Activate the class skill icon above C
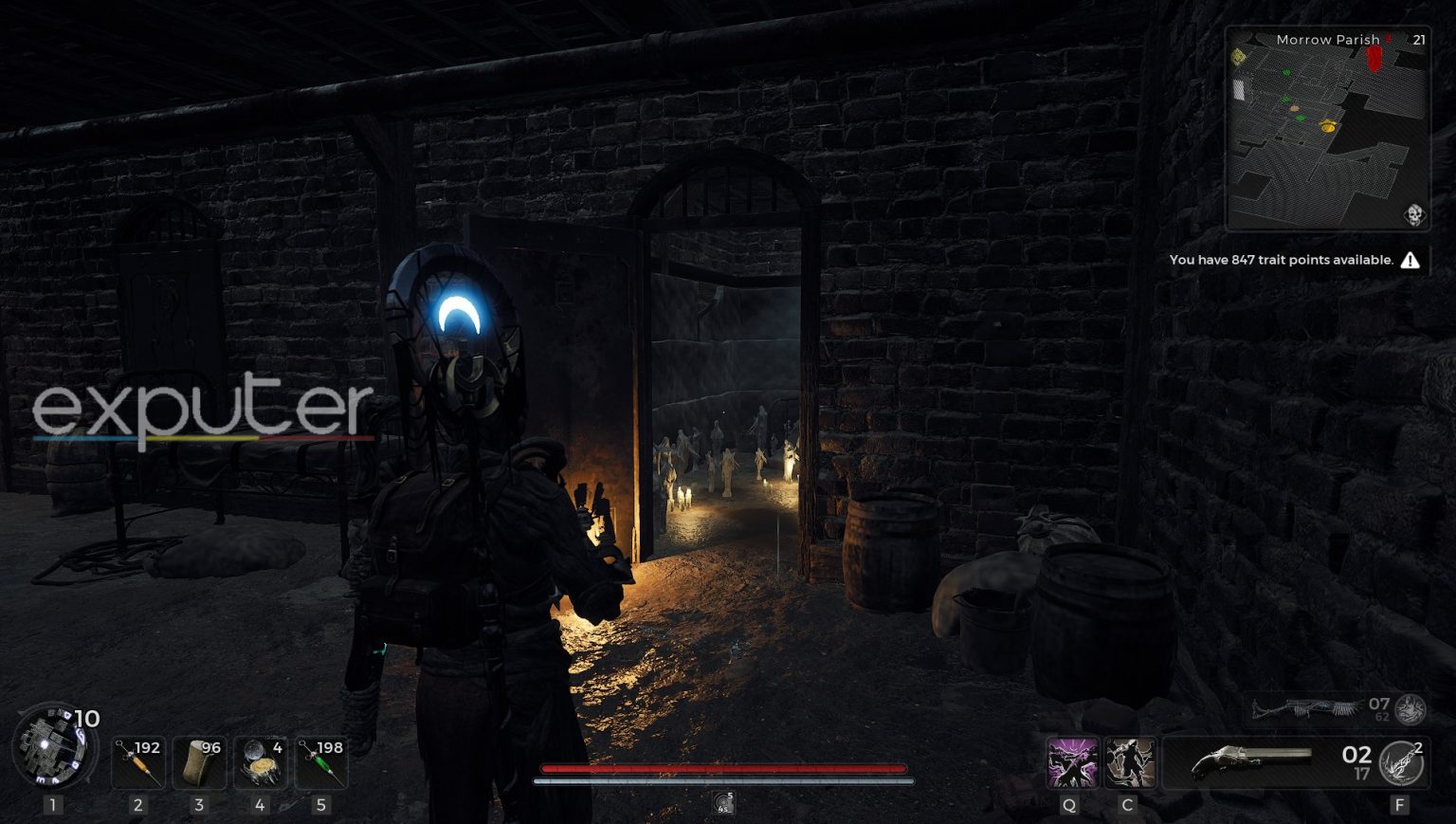Image resolution: width=1456 pixels, height=824 pixels. click(x=1127, y=762)
